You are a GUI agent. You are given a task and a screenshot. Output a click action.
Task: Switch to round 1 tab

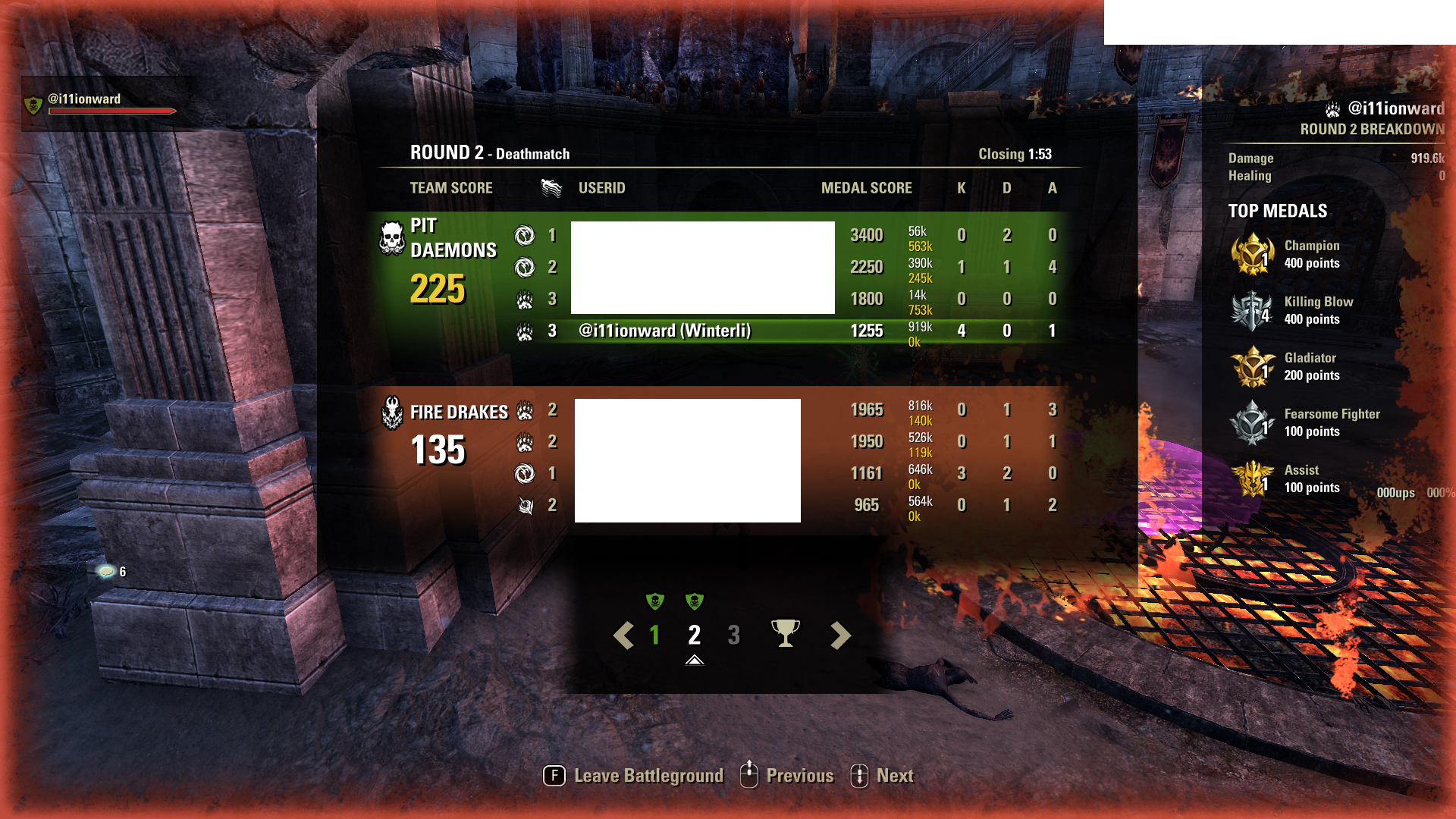coord(654,635)
